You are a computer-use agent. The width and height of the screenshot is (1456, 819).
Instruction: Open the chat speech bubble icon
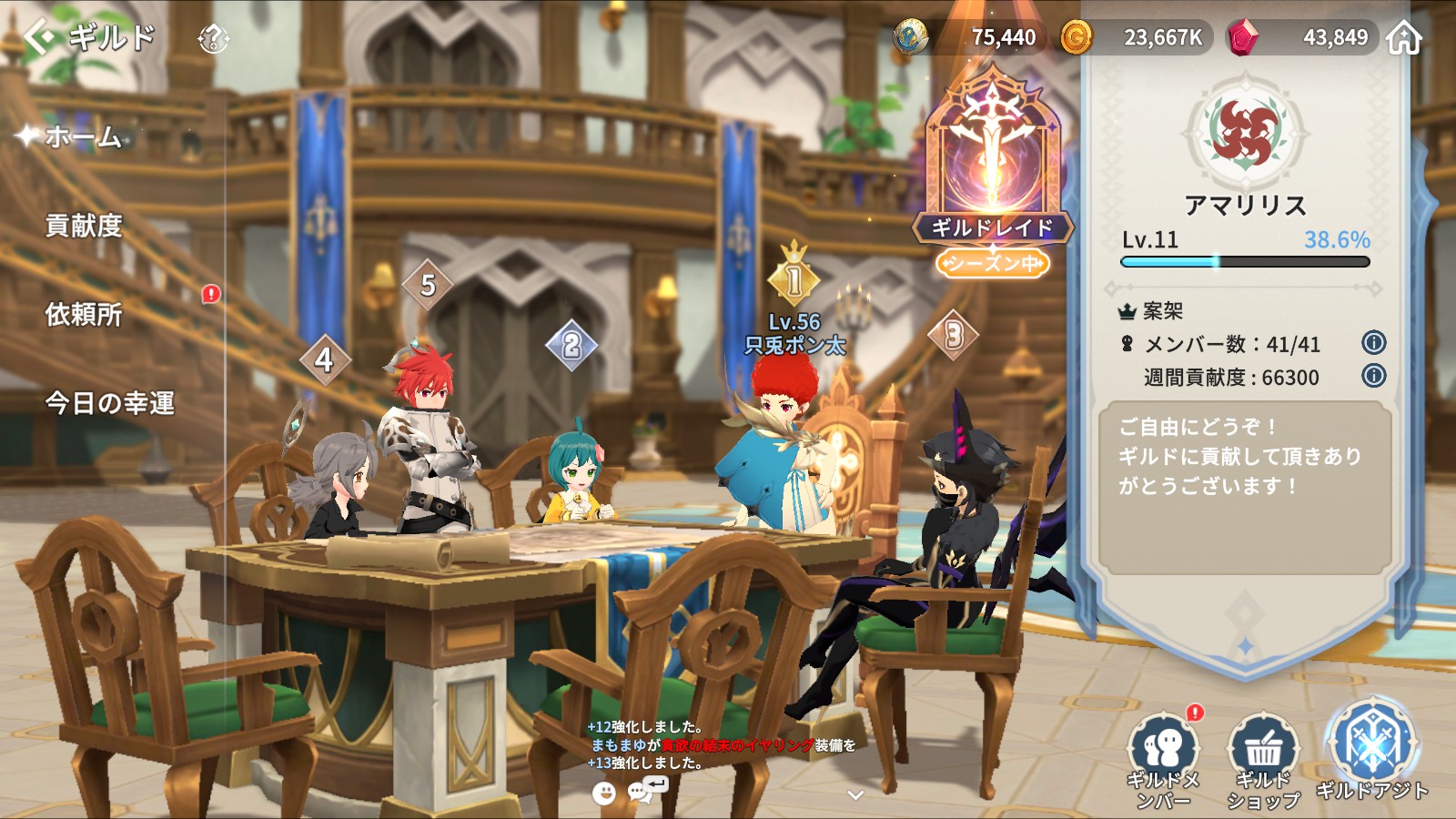coord(642,792)
